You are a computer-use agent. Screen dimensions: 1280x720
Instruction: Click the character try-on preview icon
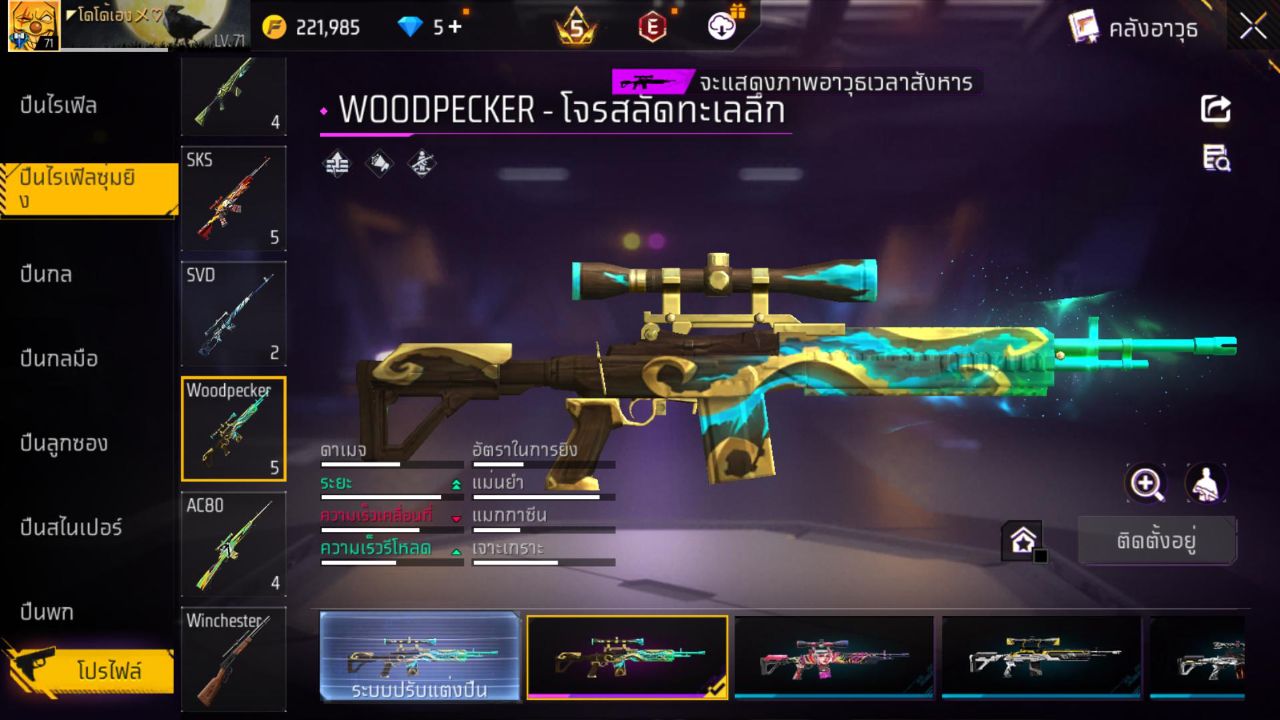1205,484
